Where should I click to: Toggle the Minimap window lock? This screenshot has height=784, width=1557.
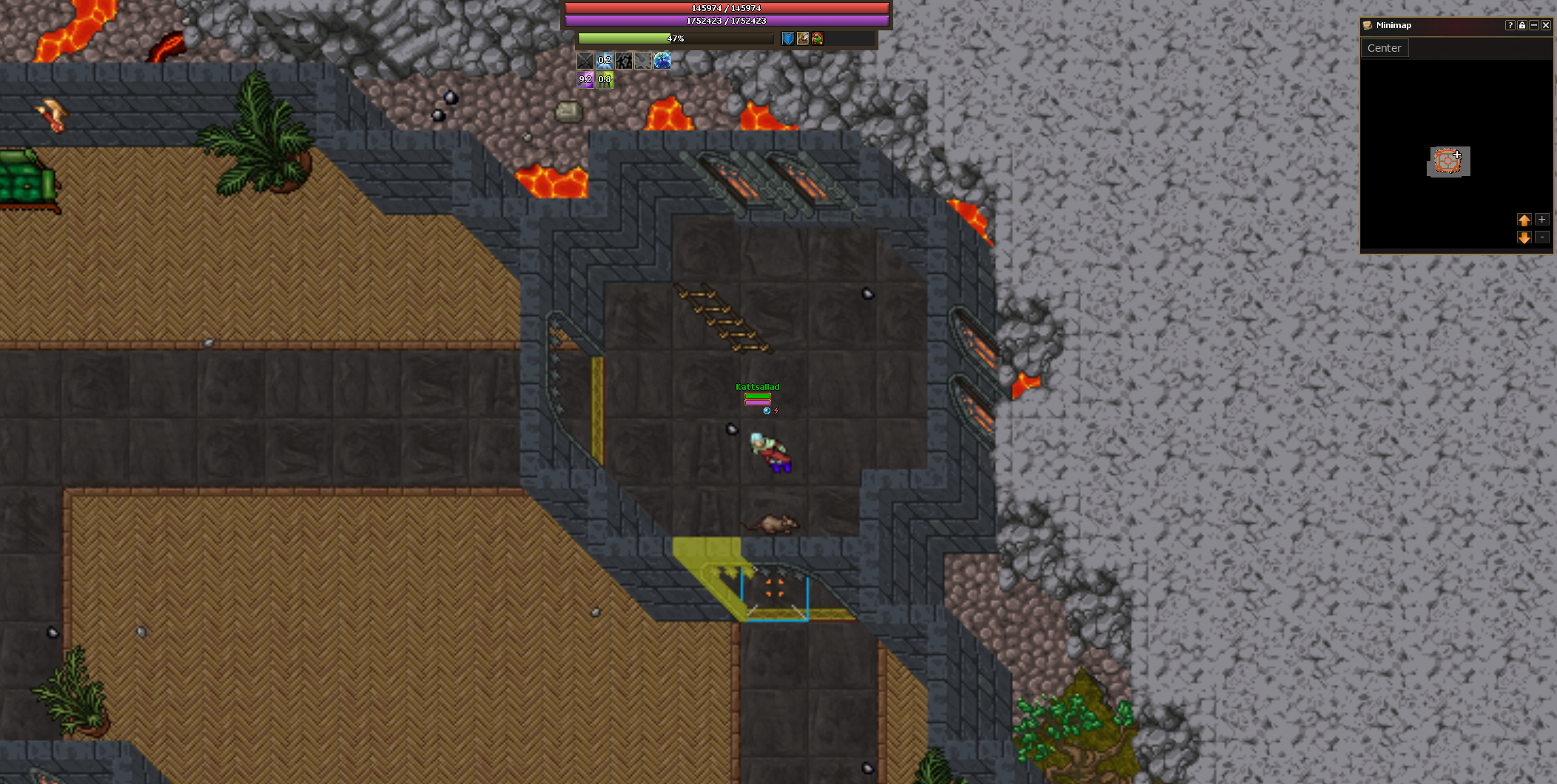(x=1522, y=25)
